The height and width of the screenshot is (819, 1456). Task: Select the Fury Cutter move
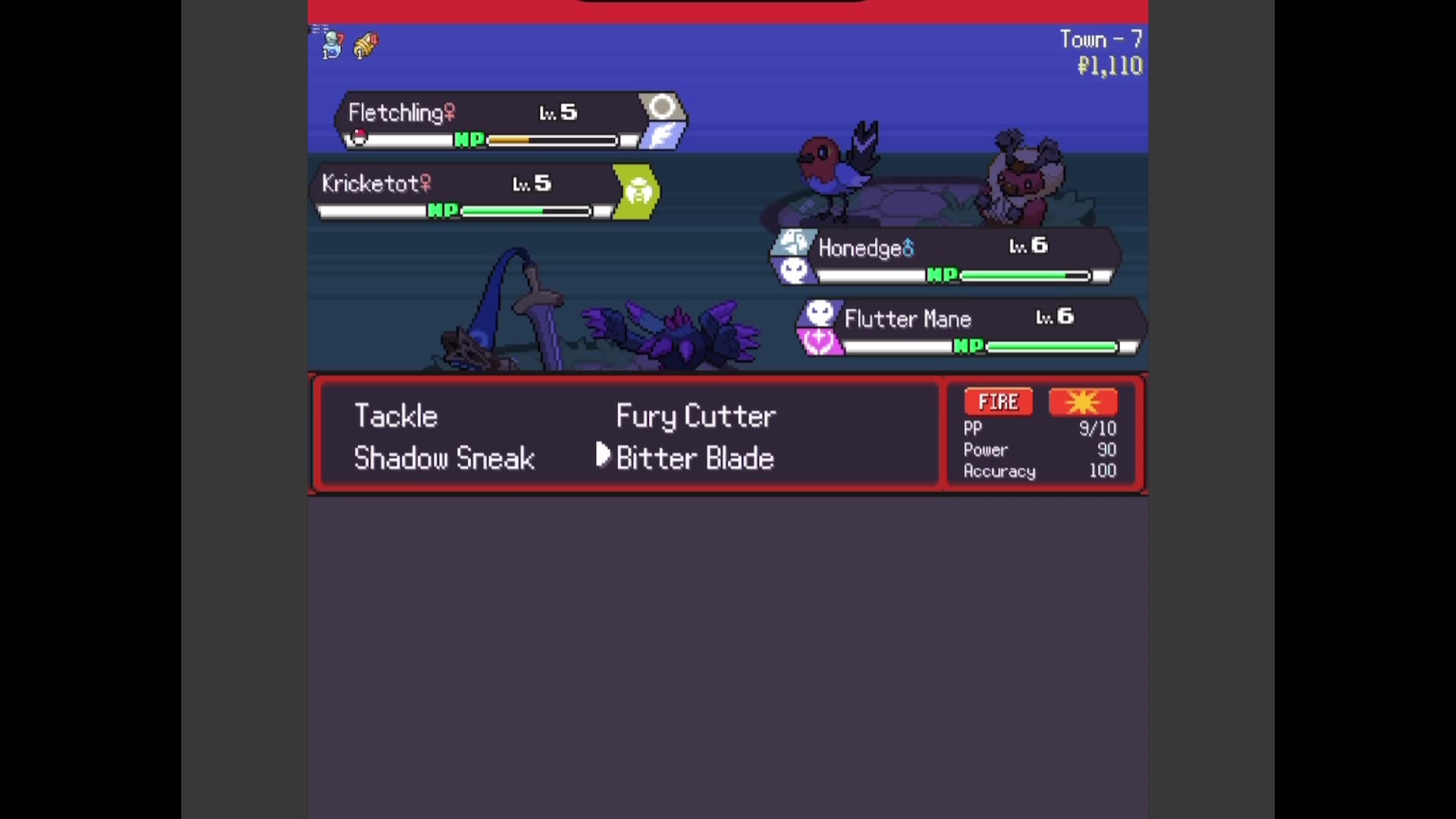695,416
